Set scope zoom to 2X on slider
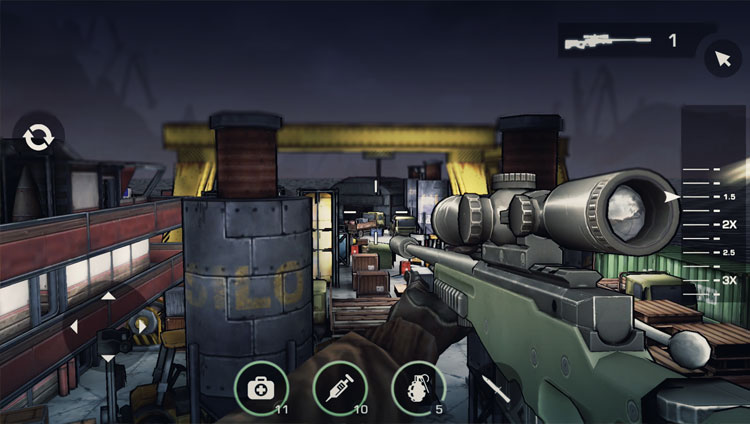750x424 pixels. (700, 225)
